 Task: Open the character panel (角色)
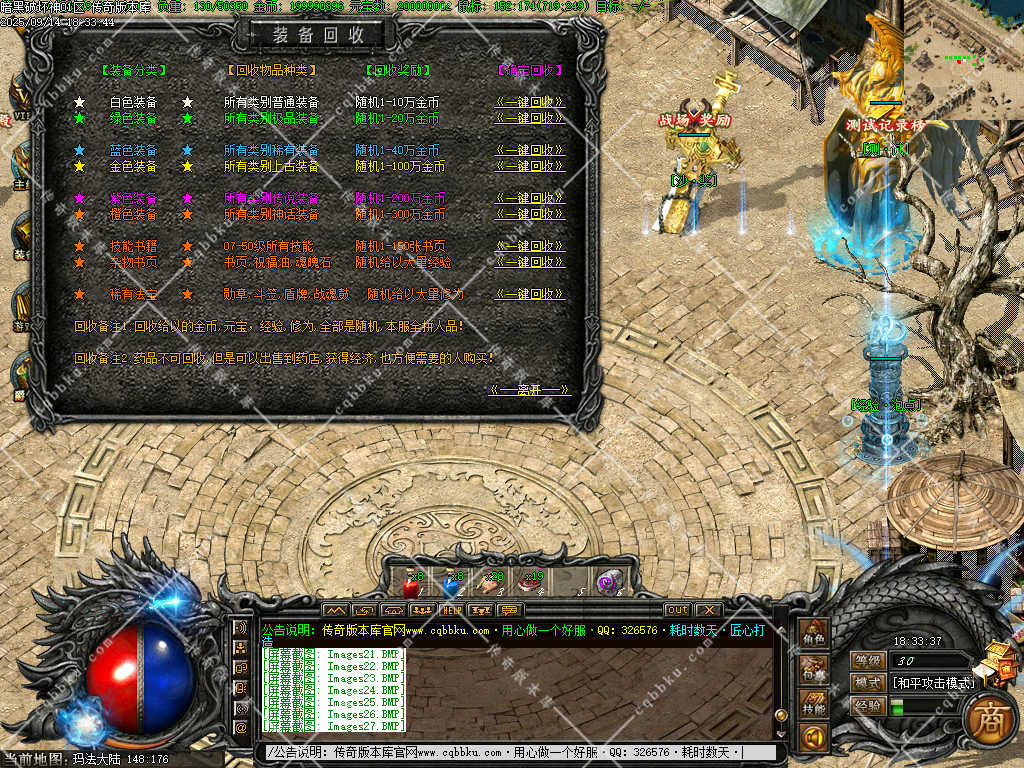pos(812,635)
